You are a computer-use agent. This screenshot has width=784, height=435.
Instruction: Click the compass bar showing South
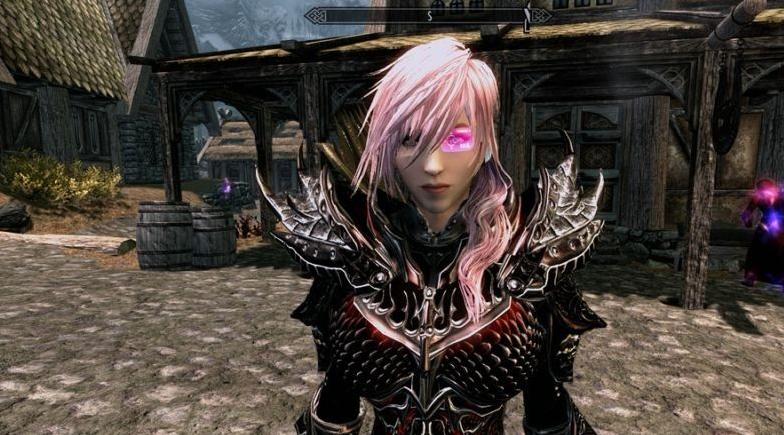coord(430,16)
